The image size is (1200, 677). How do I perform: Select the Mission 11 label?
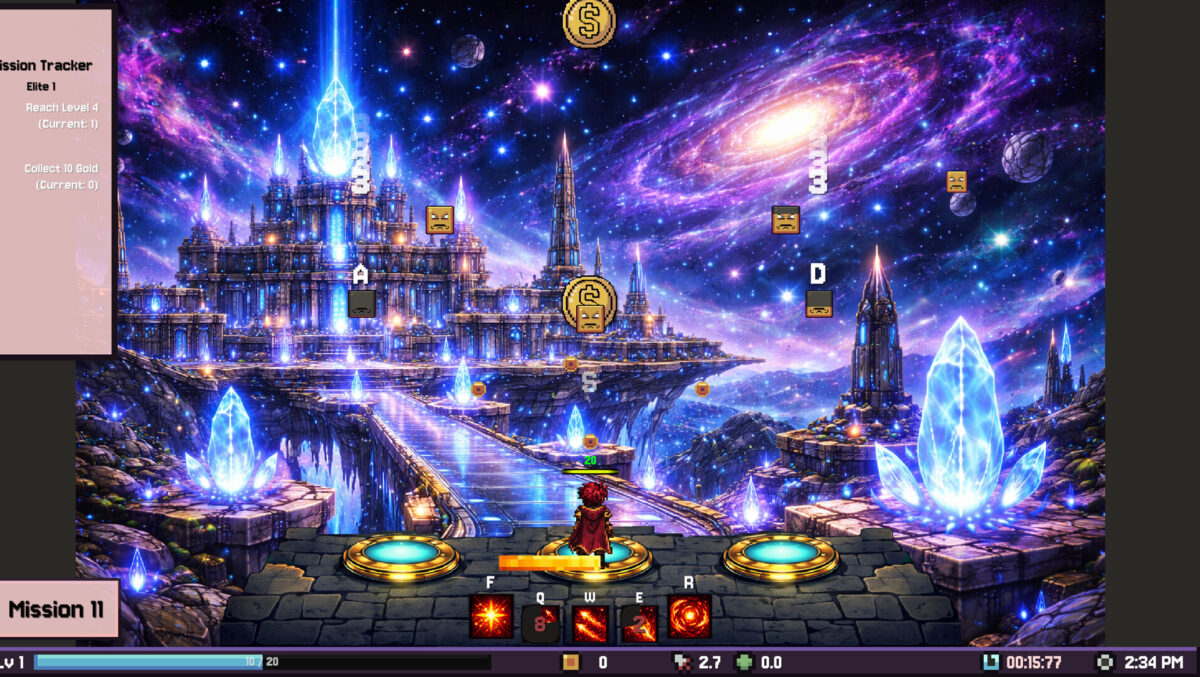pos(56,609)
